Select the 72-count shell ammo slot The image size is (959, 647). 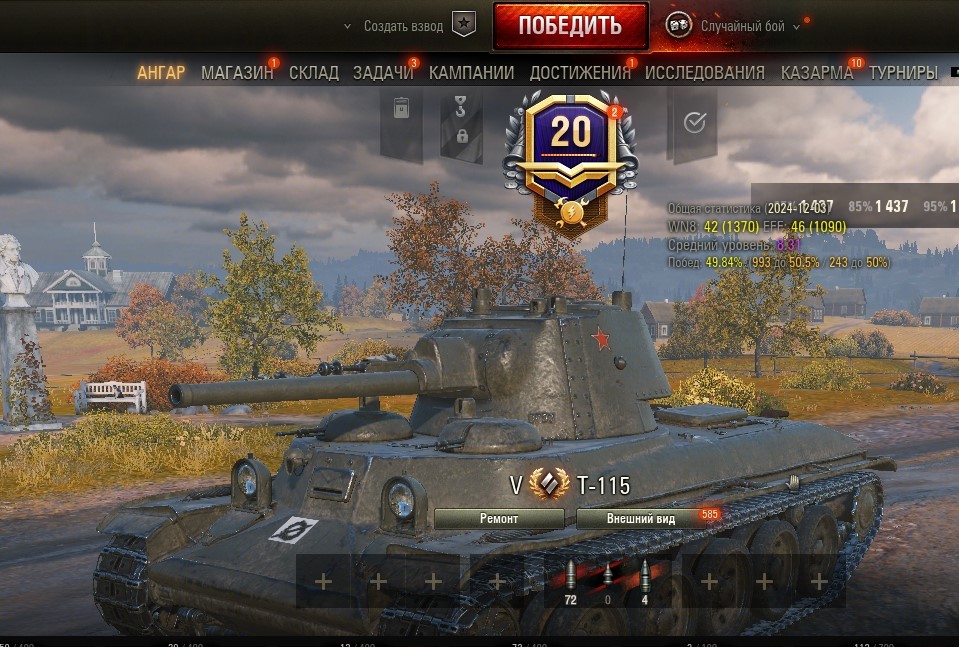tap(571, 581)
